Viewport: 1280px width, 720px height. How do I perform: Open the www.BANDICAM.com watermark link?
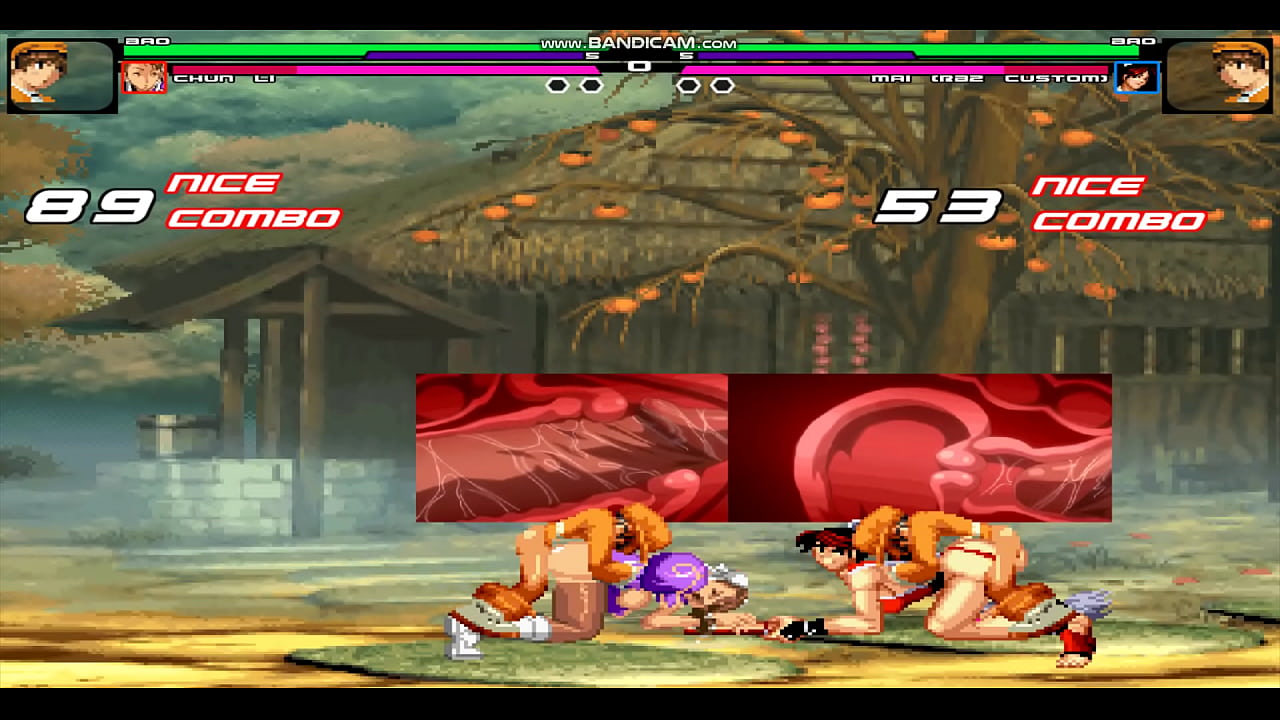point(638,42)
